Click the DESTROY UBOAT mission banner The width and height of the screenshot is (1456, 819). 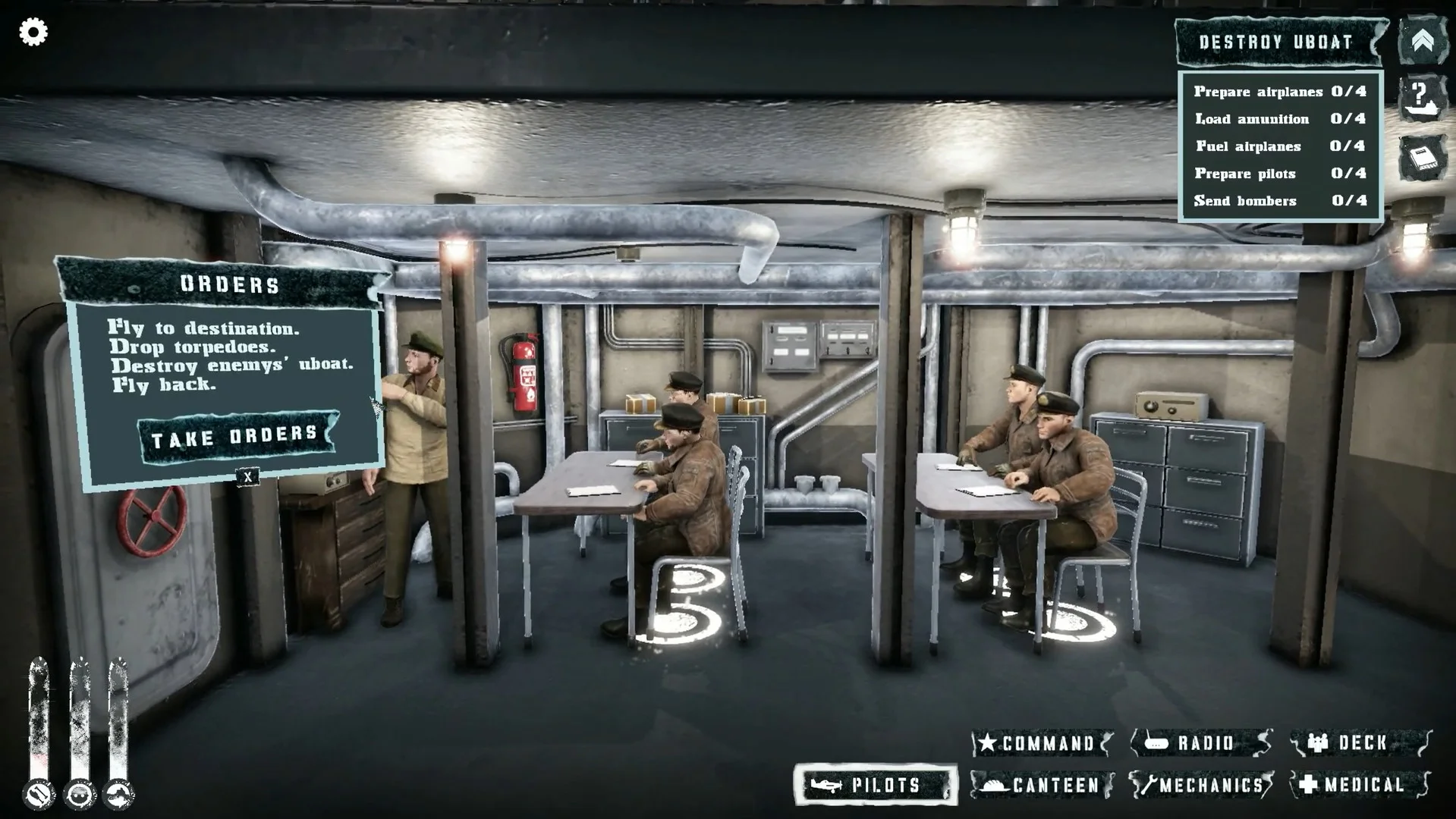coord(1275,43)
